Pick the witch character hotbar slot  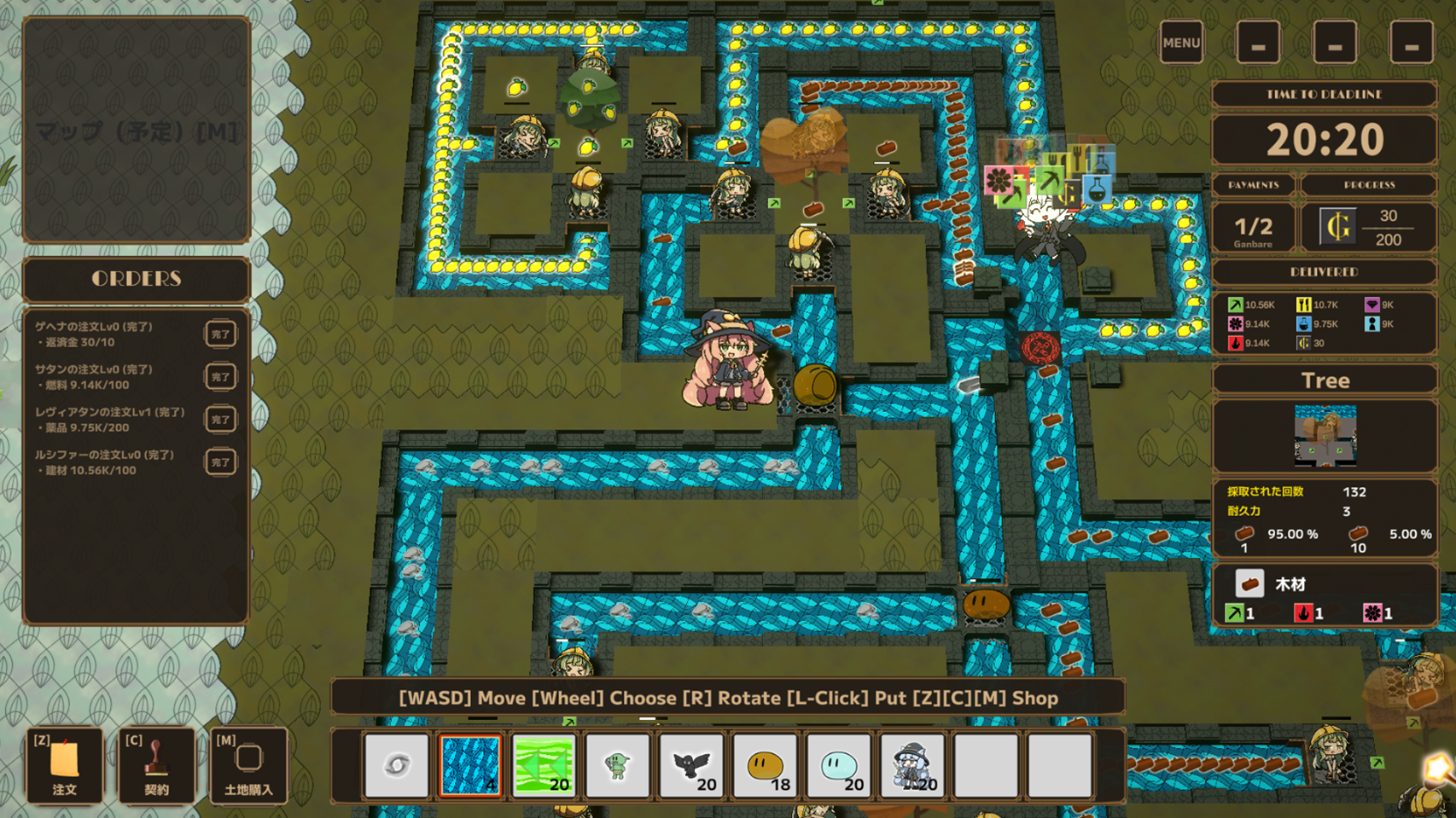pos(912,765)
